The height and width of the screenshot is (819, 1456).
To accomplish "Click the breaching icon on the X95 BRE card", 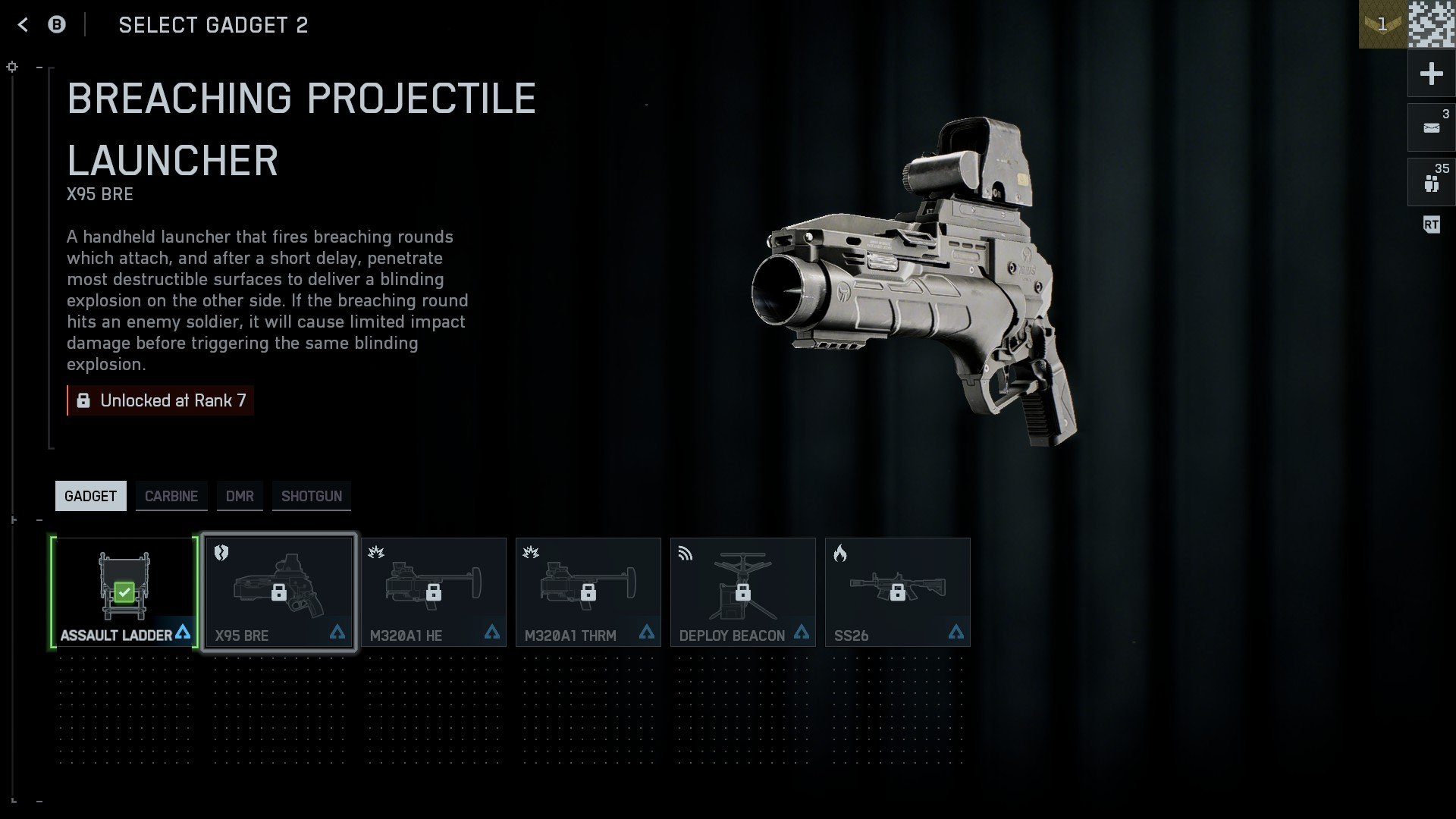I will tap(220, 554).
